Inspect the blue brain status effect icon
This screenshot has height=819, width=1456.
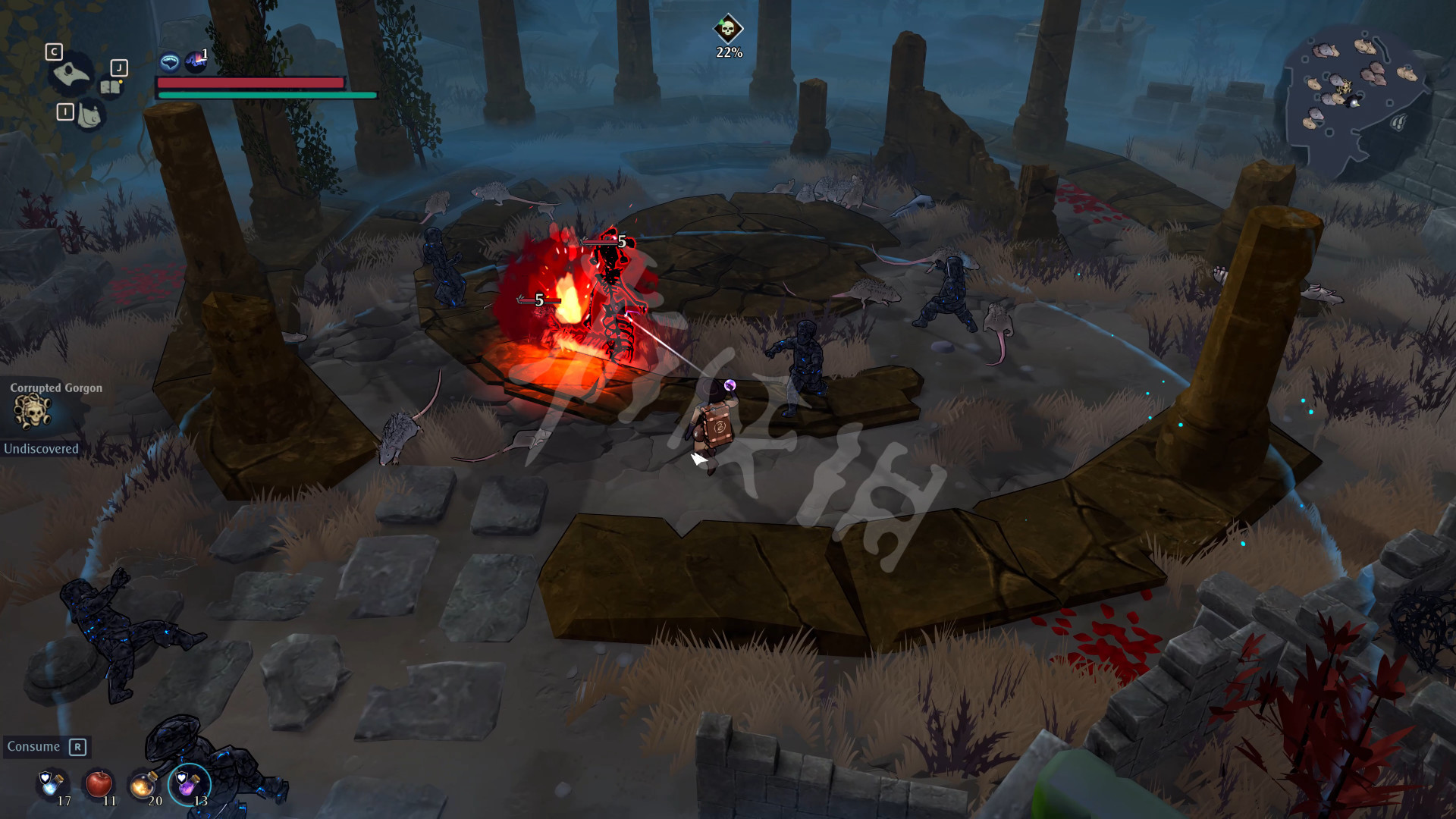(170, 61)
